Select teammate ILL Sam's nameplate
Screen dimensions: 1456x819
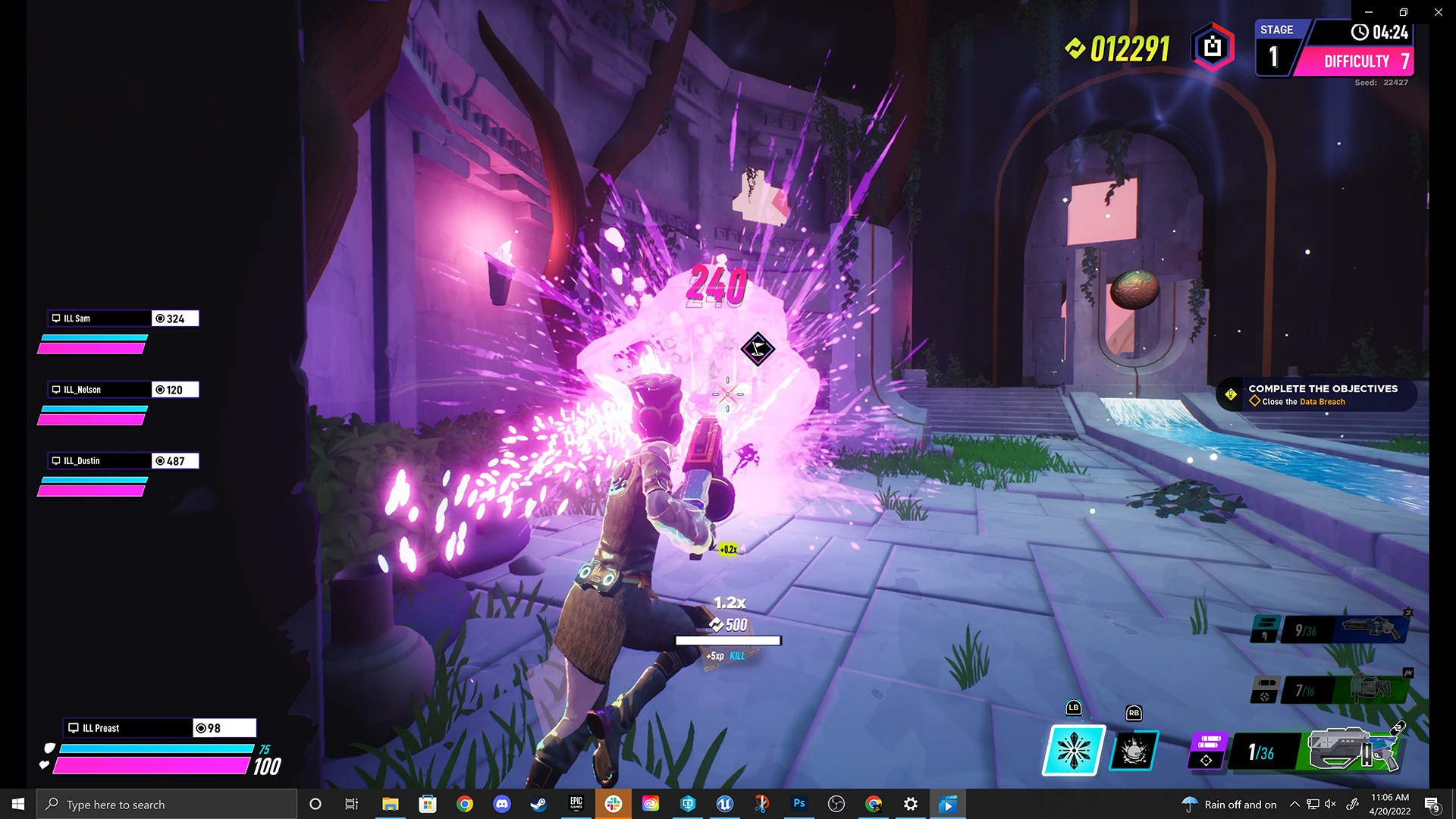click(100, 318)
